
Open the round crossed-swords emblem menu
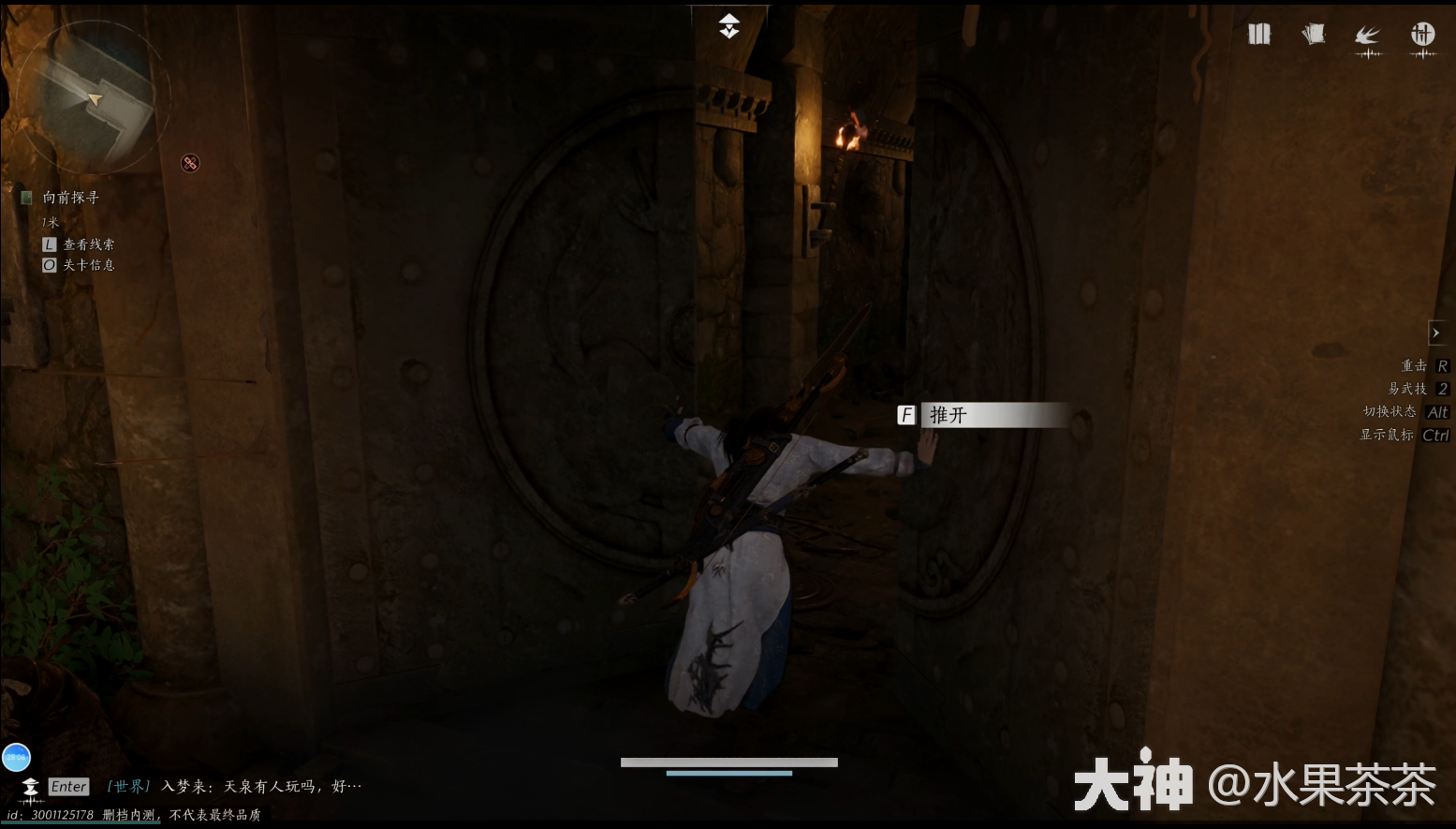click(1422, 36)
